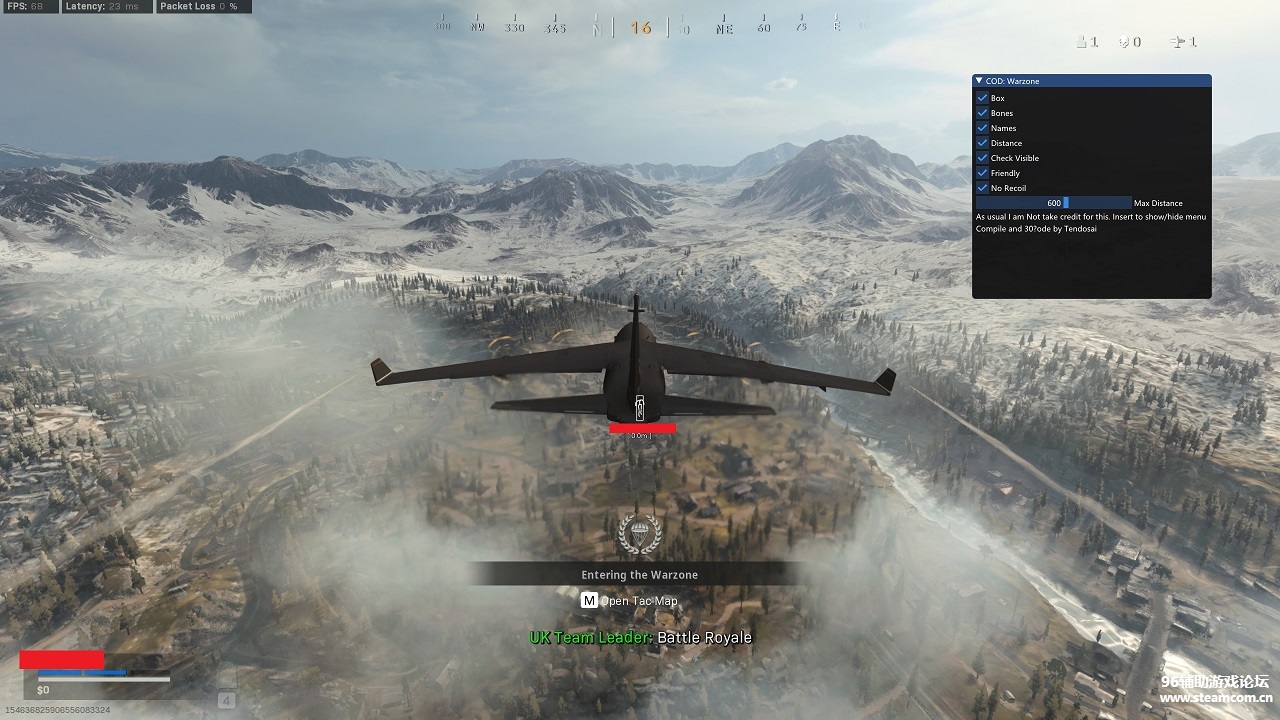1280x720 pixels.
Task: Toggle the Distance checkbox
Action: point(982,143)
